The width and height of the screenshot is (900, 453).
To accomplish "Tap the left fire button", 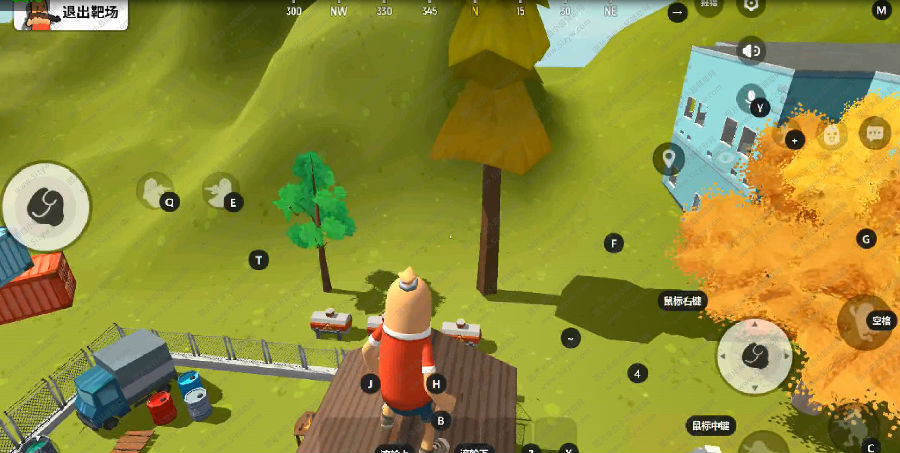I will click(x=46, y=206).
